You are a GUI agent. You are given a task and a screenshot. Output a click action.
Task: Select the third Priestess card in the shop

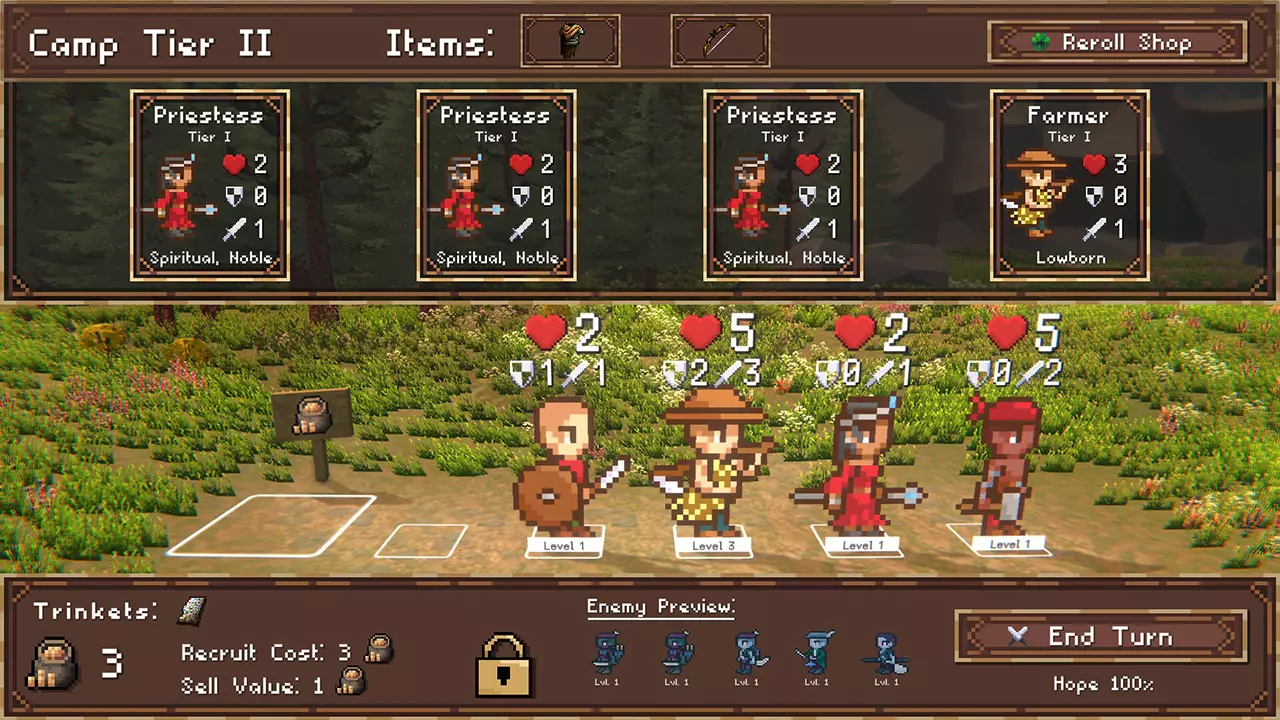pos(783,185)
